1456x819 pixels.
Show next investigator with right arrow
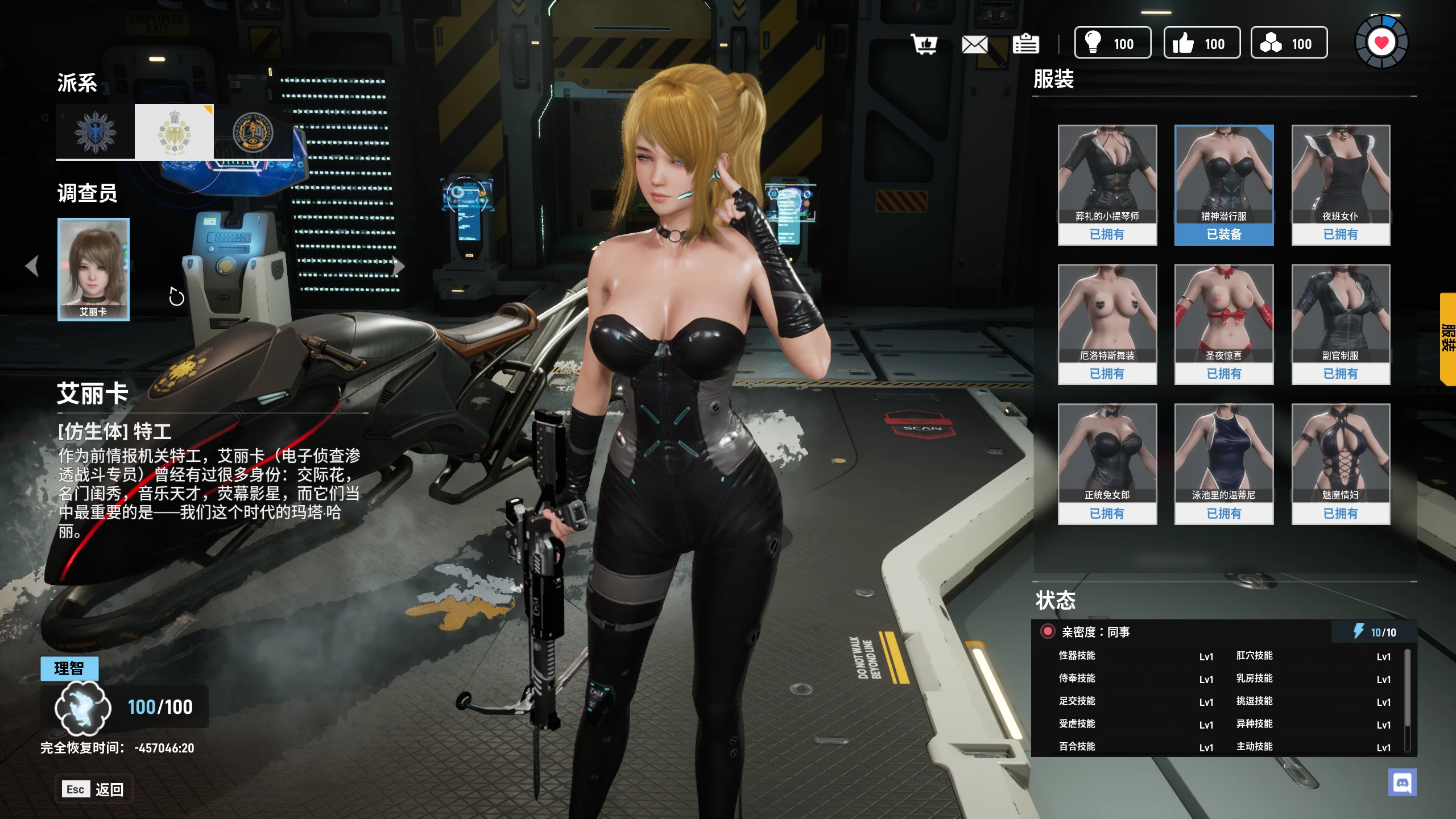(x=399, y=266)
